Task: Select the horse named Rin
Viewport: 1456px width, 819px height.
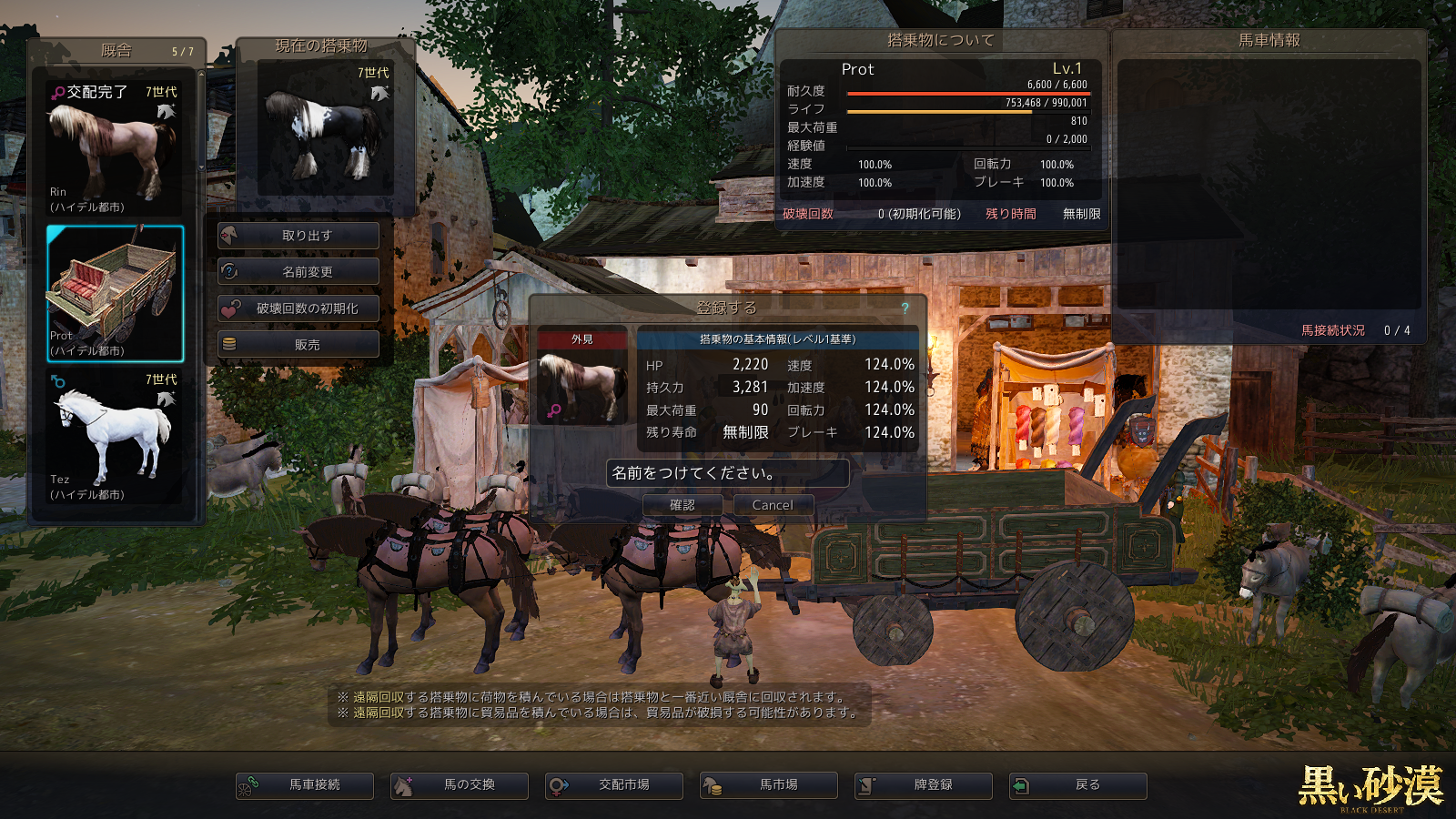Action: click(x=115, y=148)
